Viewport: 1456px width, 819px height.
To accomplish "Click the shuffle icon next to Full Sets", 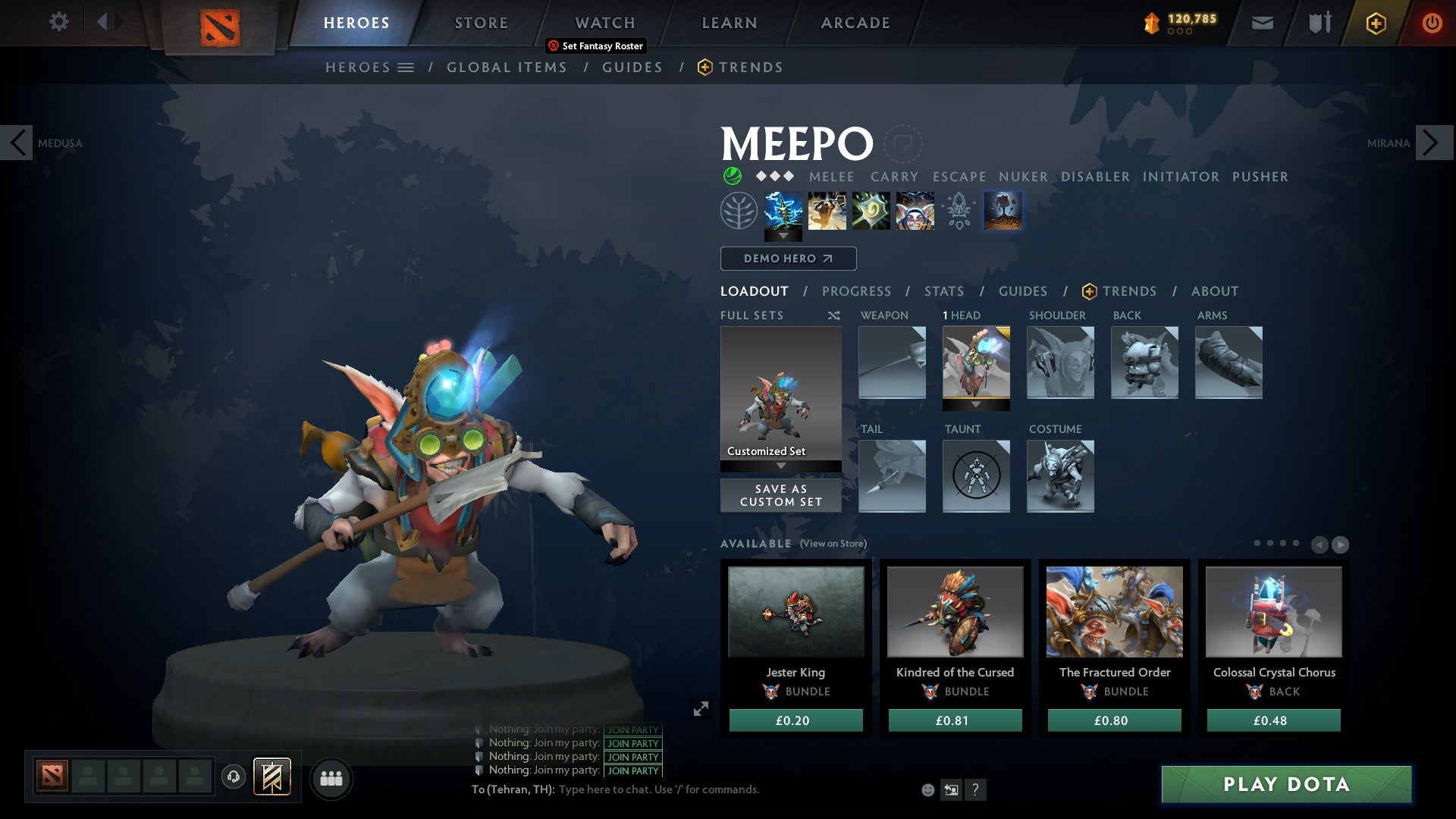I will [833, 315].
